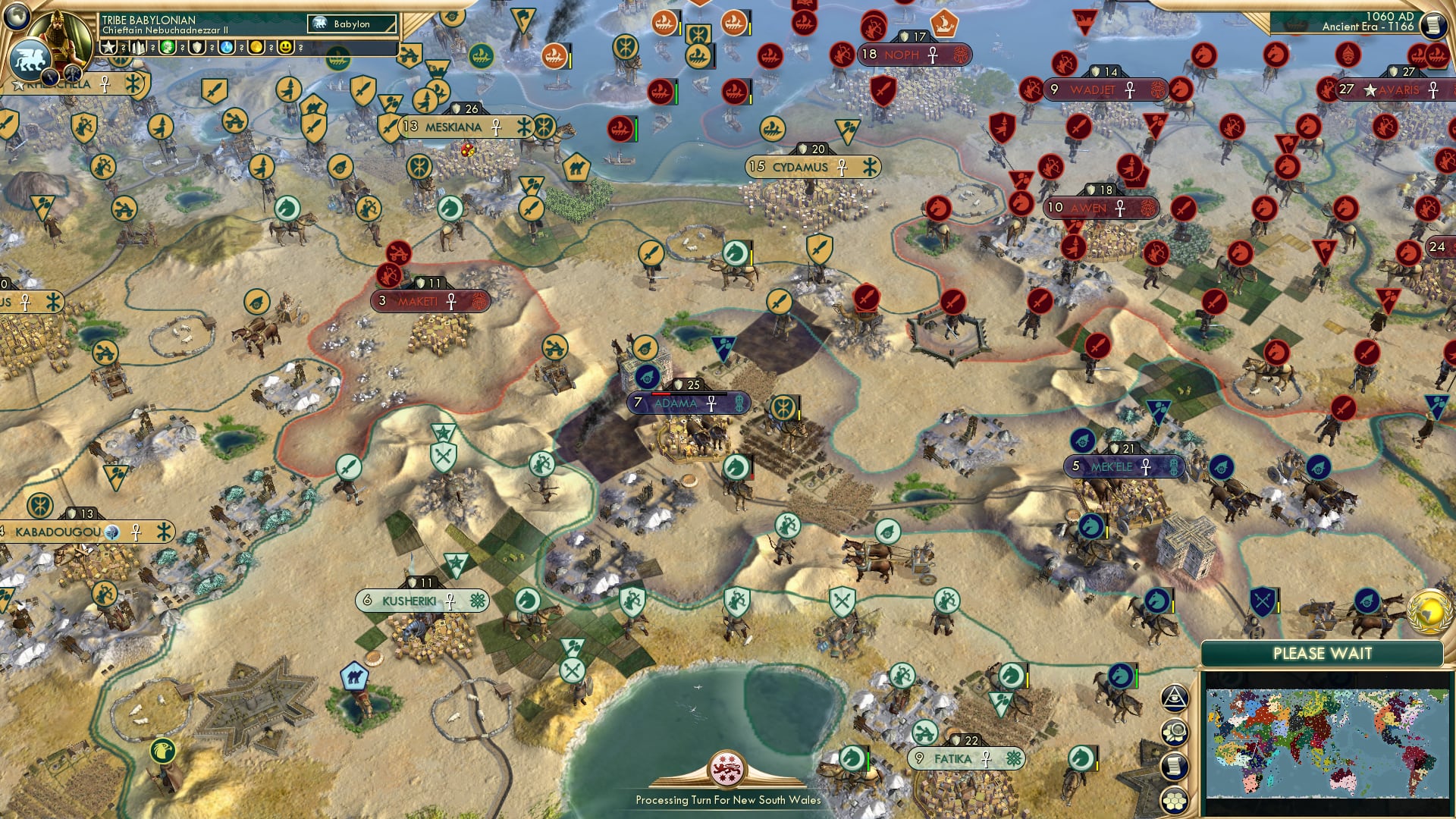Image resolution: width=1456 pixels, height=819 pixels.
Task: Select the gold coin indicator in the status bar
Action: [257, 46]
